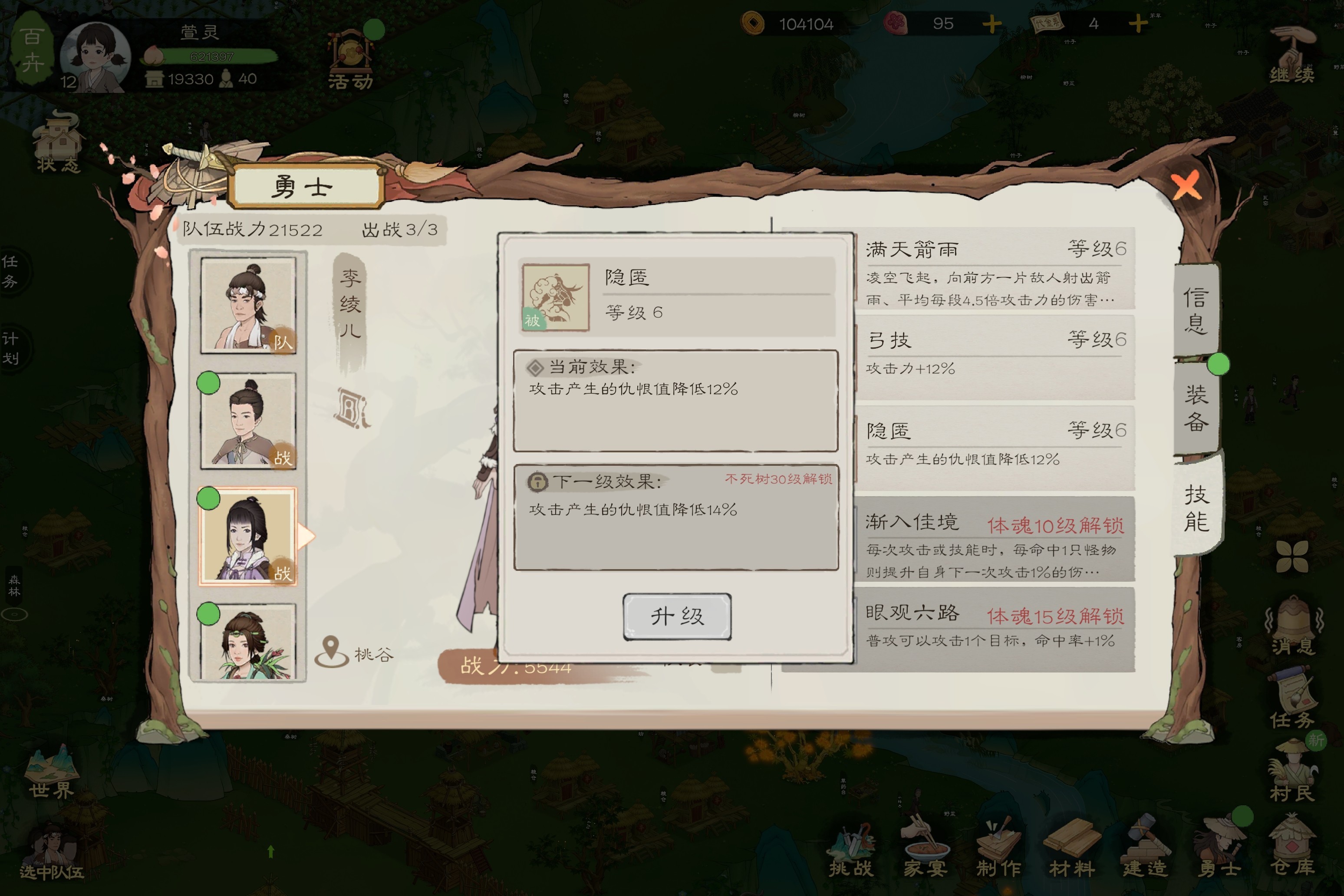Open the 世界 world map
The height and width of the screenshot is (896, 1344).
tap(51, 771)
